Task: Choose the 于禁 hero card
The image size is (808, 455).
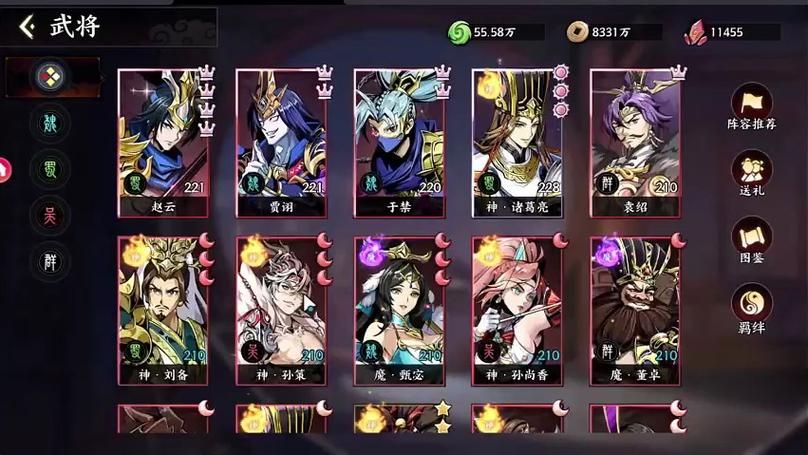Action: 399,142
